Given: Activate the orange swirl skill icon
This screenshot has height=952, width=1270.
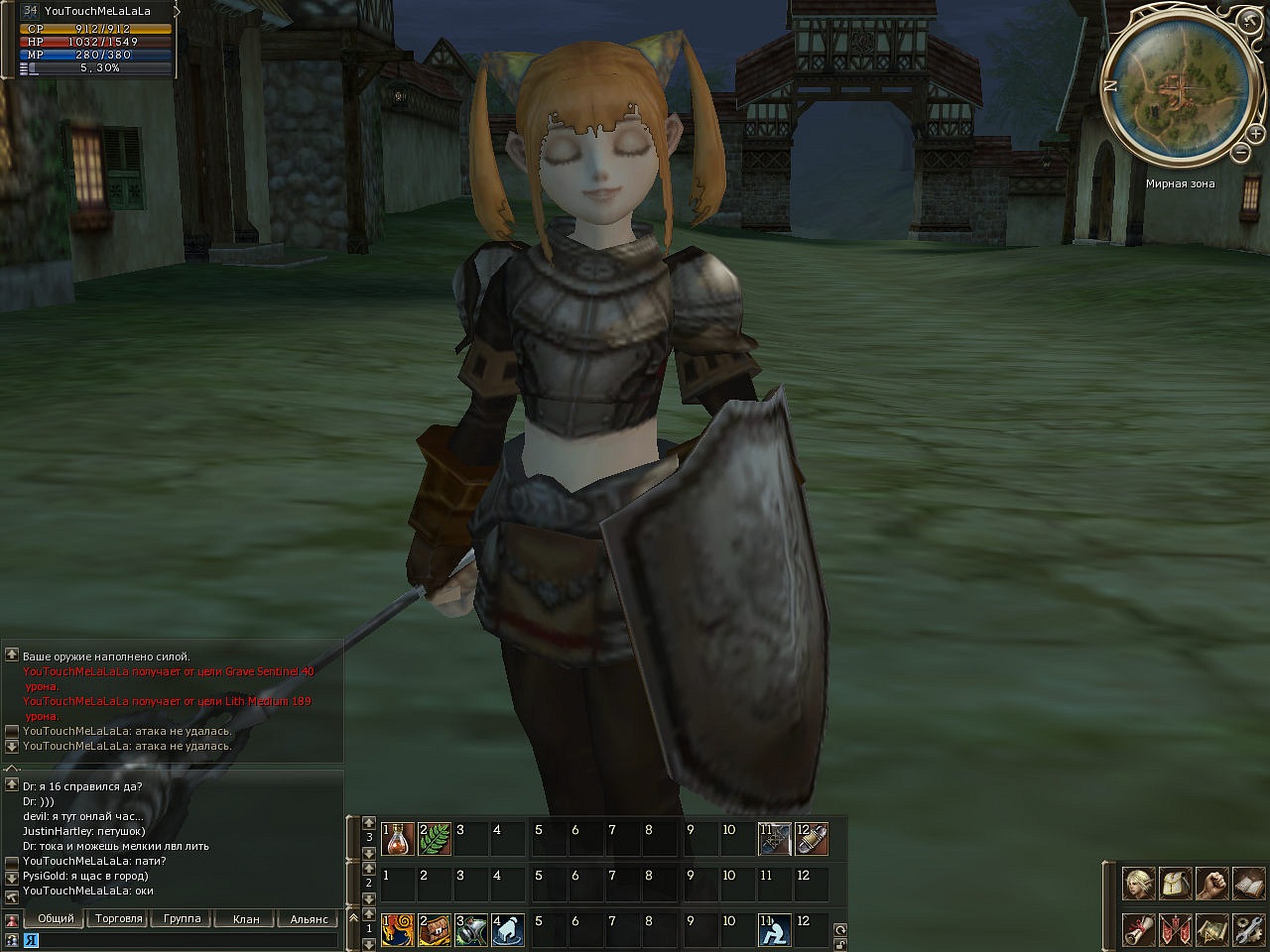Looking at the screenshot, I should [398, 930].
